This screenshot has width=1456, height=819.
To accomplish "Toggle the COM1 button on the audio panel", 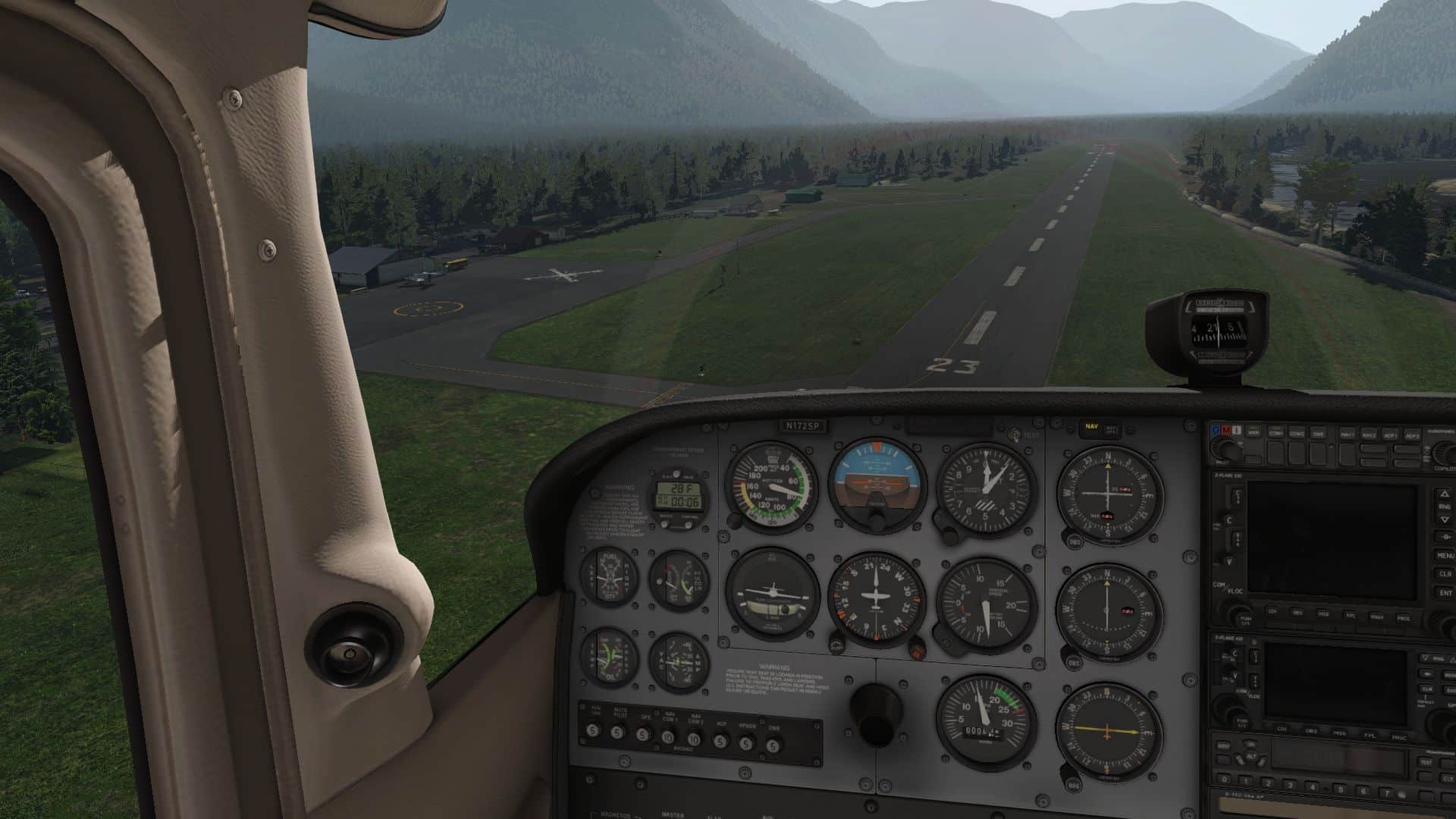I will point(1276,435).
